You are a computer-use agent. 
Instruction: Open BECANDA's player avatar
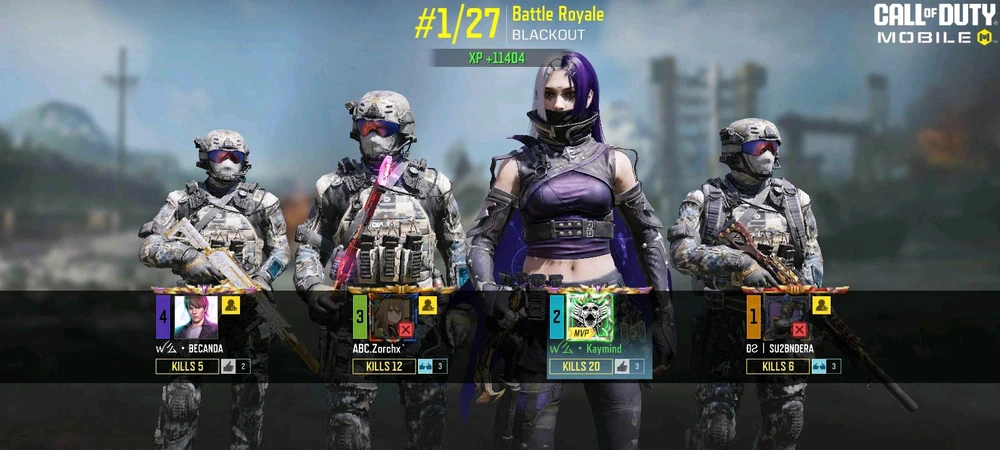point(195,318)
